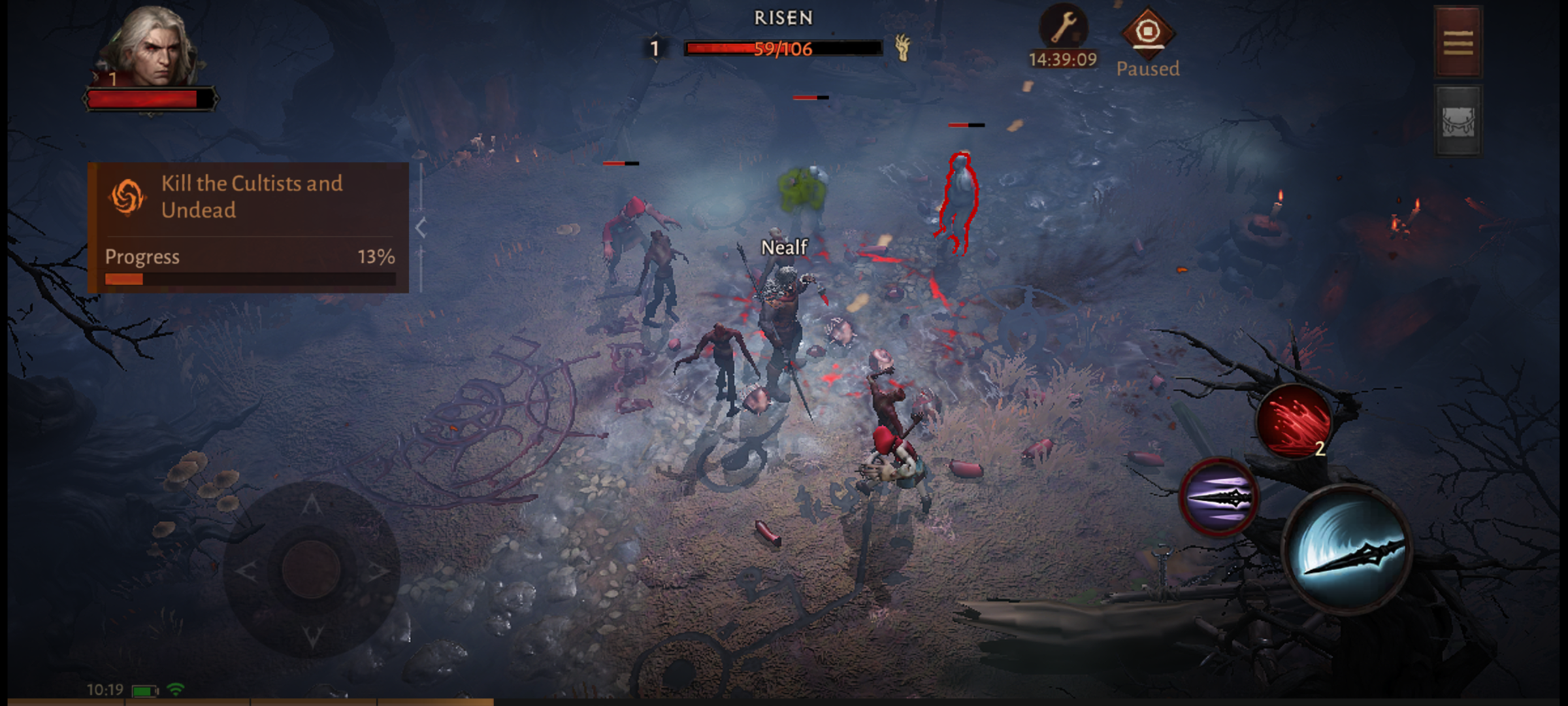The width and height of the screenshot is (1568, 706).
Task: Open the hamburger main menu
Action: 1458,43
